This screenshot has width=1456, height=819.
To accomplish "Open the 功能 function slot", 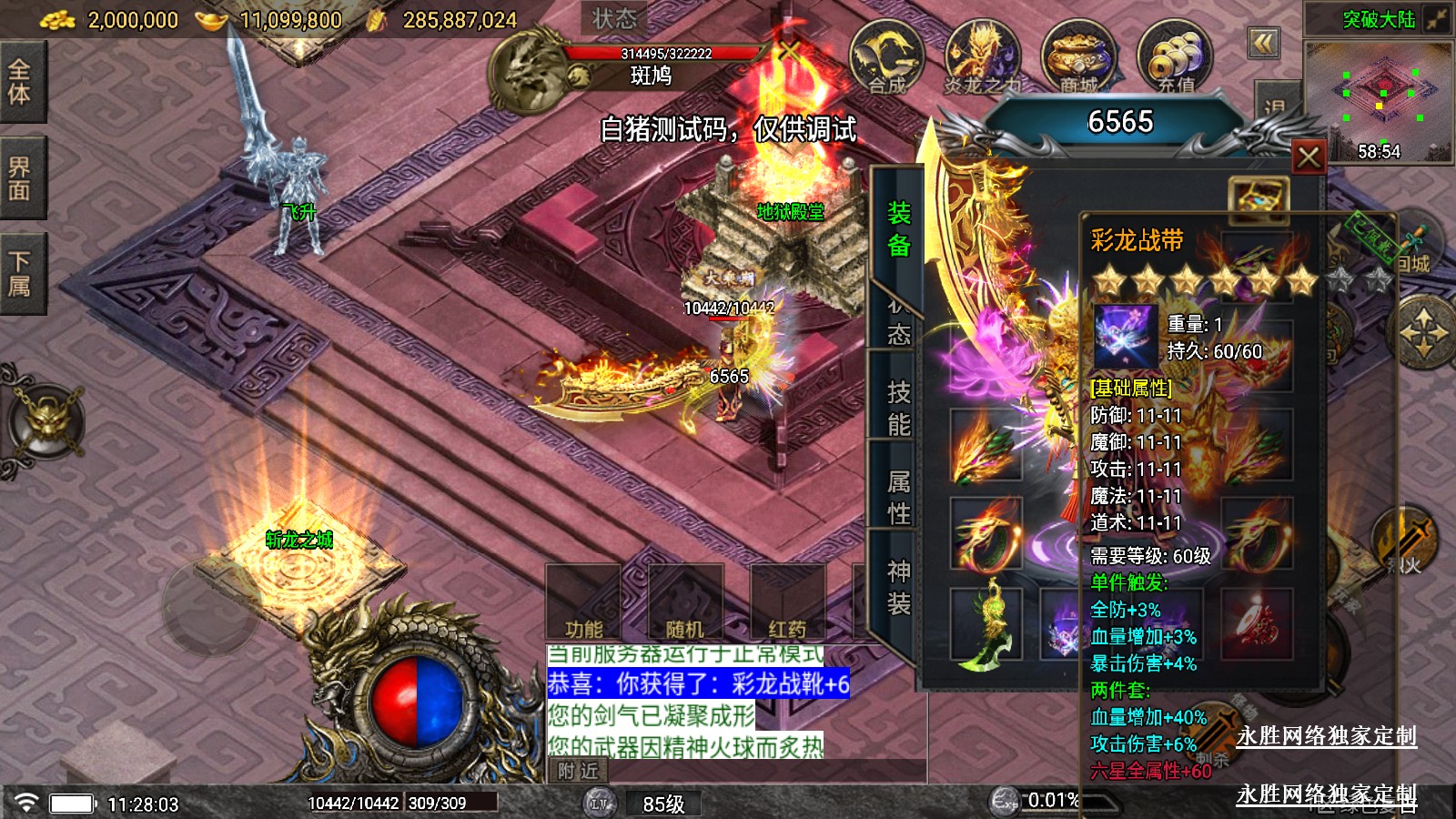I will coord(583,602).
